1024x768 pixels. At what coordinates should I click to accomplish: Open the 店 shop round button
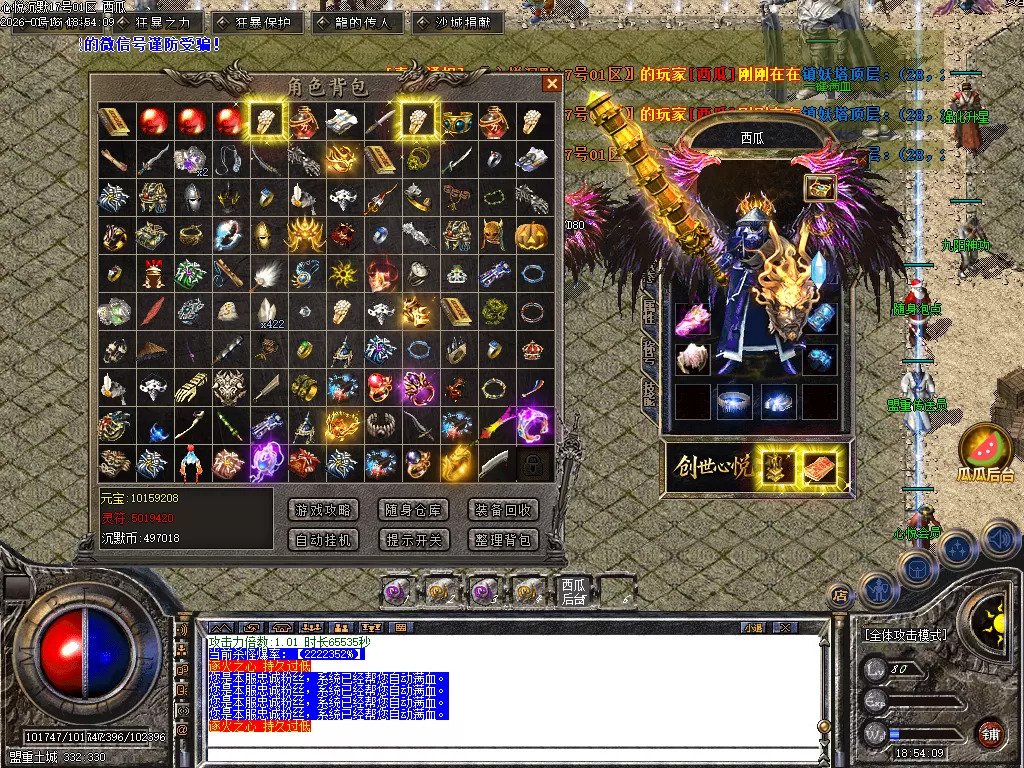point(840,596)
